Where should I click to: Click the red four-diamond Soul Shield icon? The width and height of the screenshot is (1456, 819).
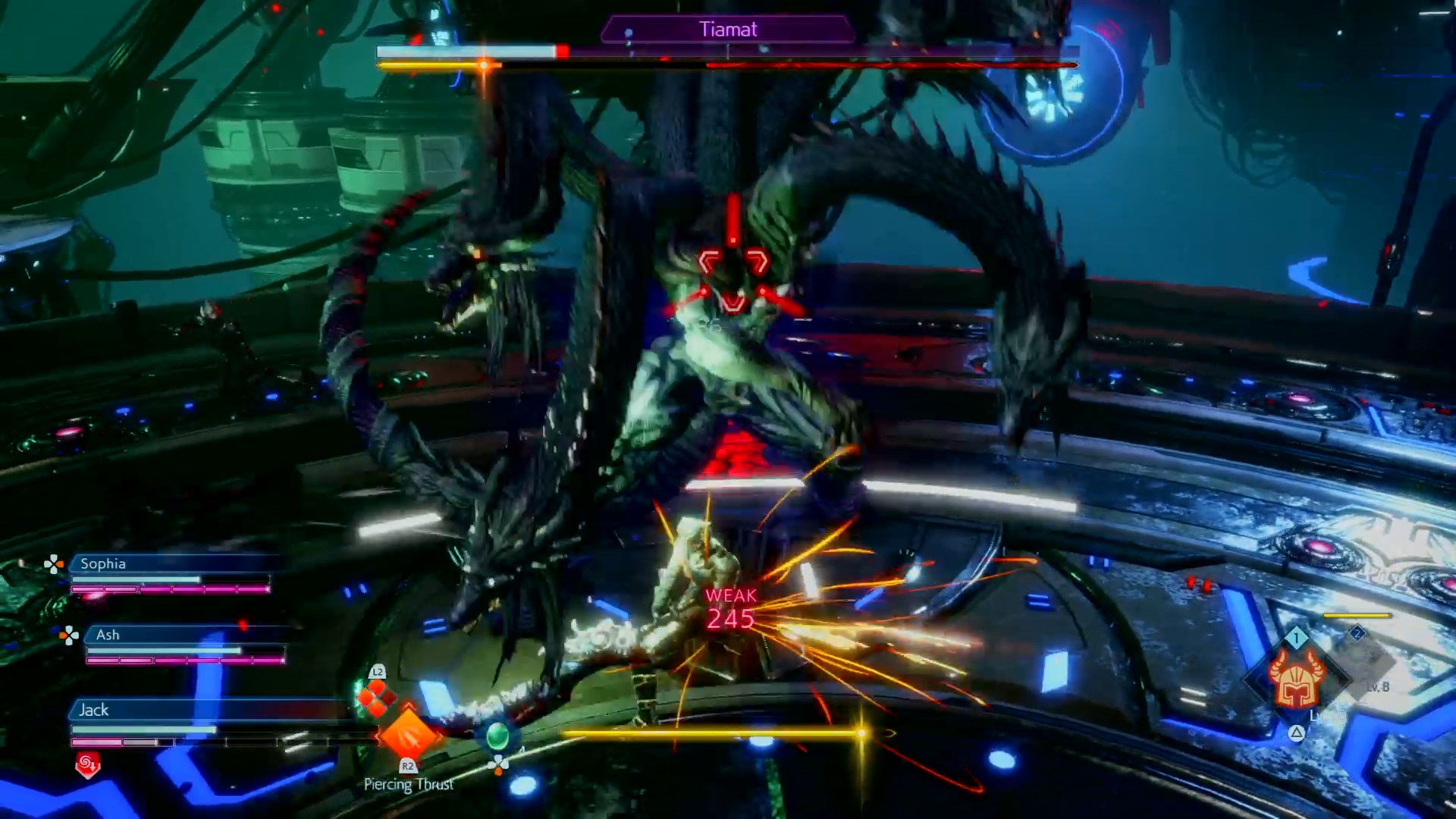pyautogui.click(x=377, y=698)
